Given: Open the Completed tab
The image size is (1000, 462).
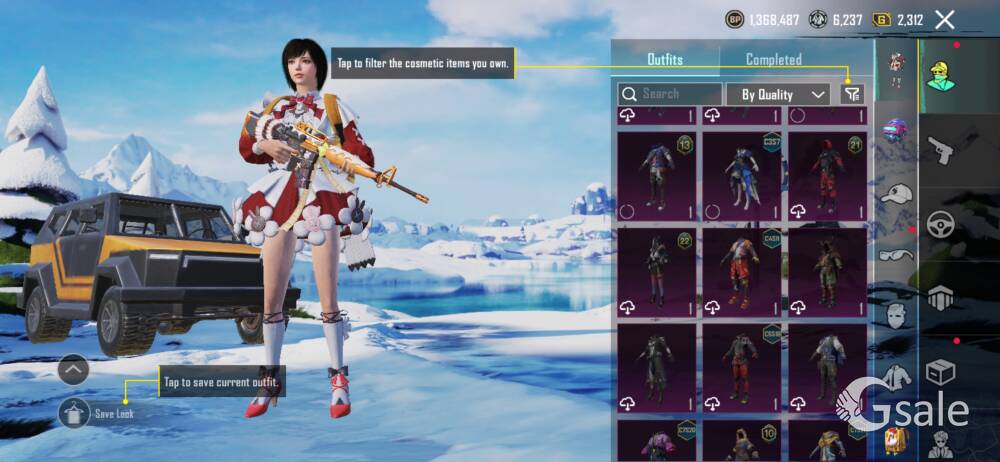Looking at the screenshot, I should [x=773, y=60].
